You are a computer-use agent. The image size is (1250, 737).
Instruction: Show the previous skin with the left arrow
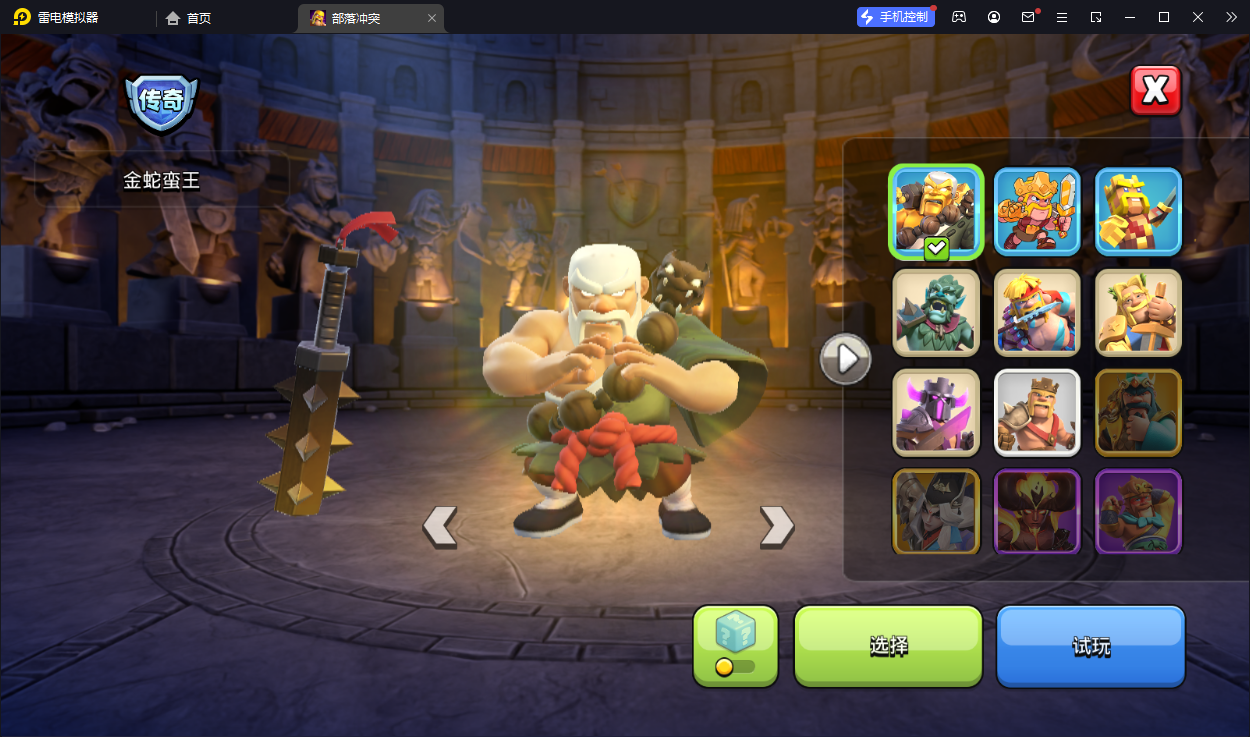[x=440, y=526]
